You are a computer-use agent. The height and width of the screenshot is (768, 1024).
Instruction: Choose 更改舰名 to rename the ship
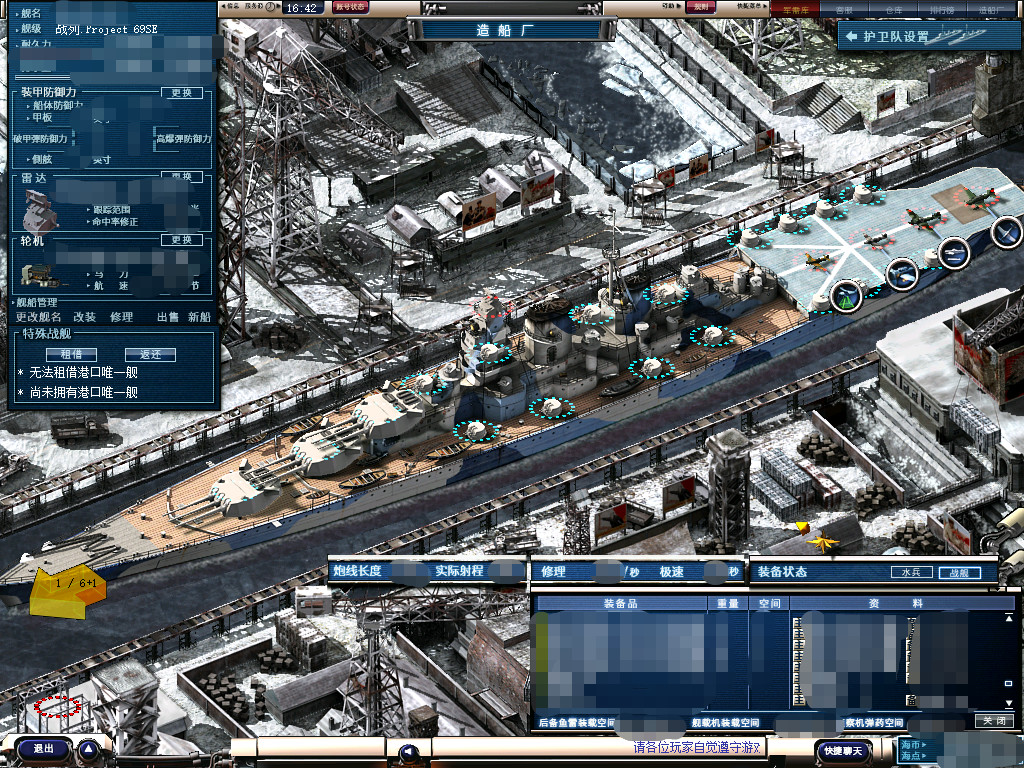pos(38,317)
